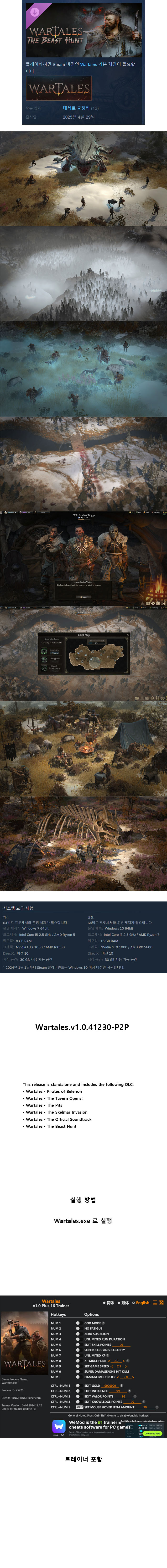Open the mostly positive reviews link

pos(76,108)
